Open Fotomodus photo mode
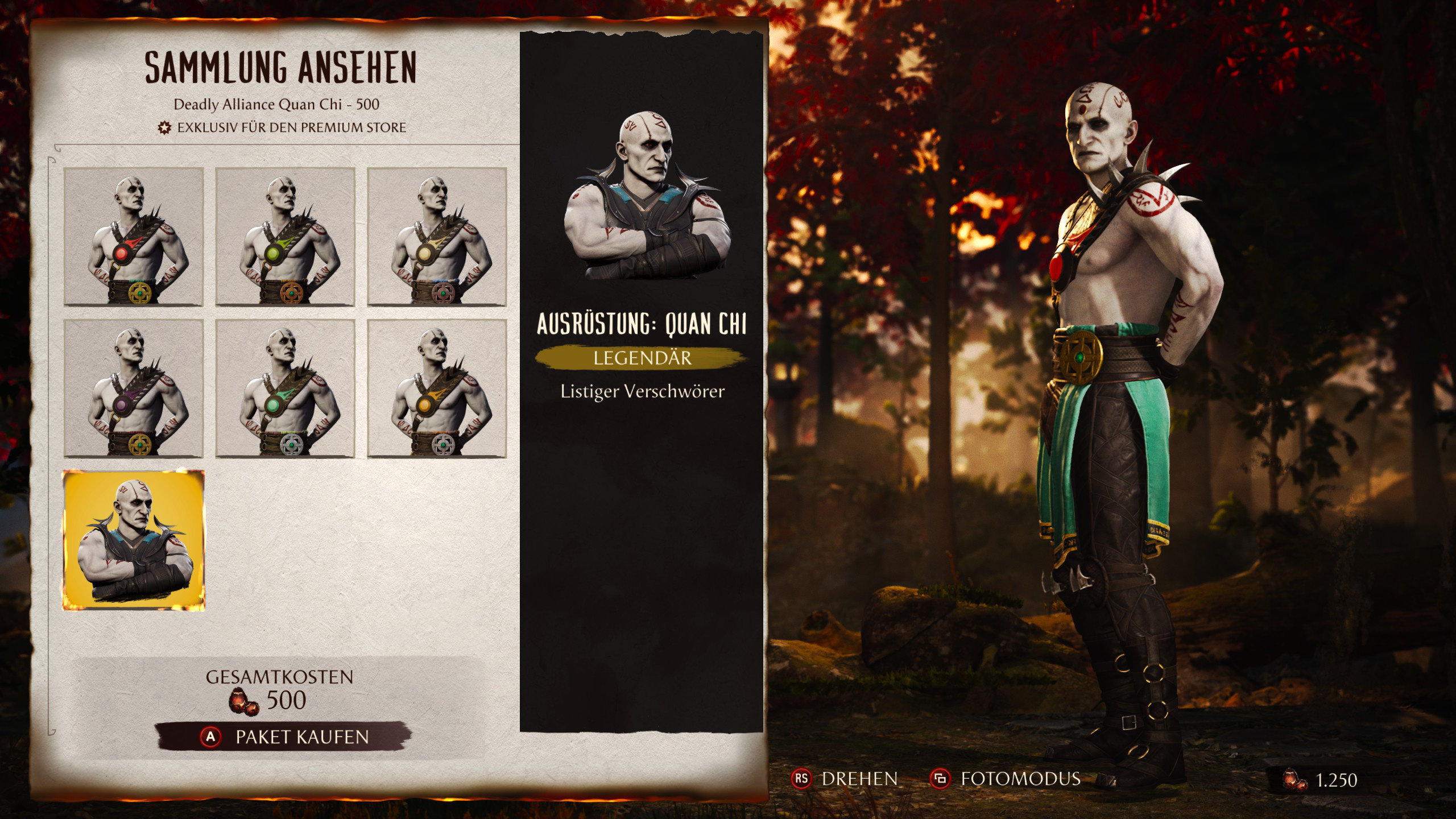This screenshot has height=819, width=1456. [x=1005, y=779]
